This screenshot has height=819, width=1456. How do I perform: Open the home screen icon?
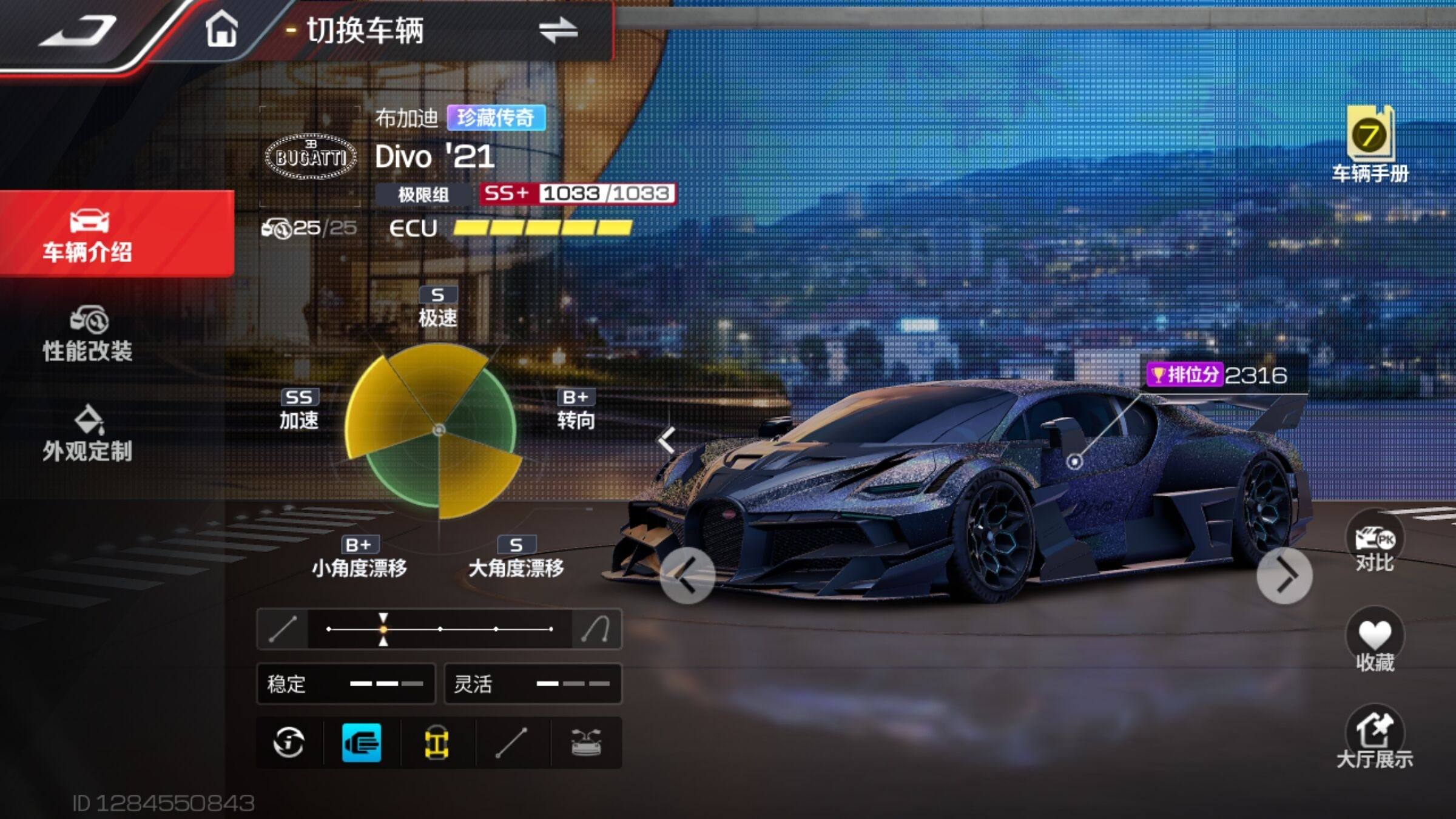(221, 29)
